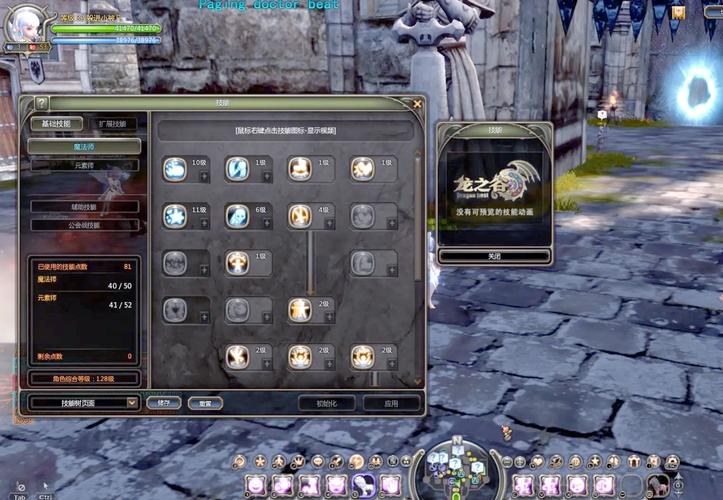Switch to the 扩展技能 tab
The height and width of the screenshot is (500, 723).
click(x=112, y=124)
